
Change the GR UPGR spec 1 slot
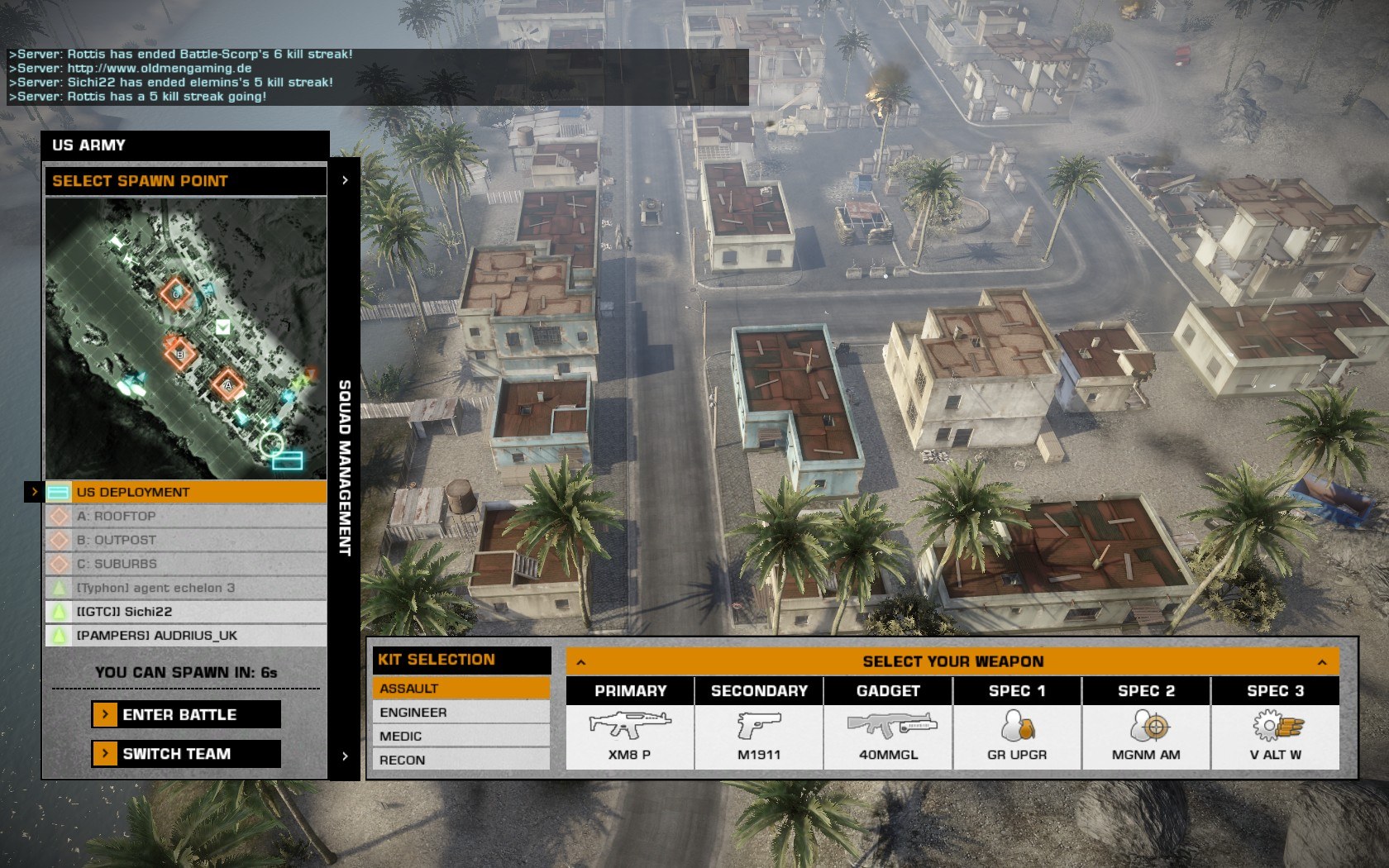[x=1017, y=736]
